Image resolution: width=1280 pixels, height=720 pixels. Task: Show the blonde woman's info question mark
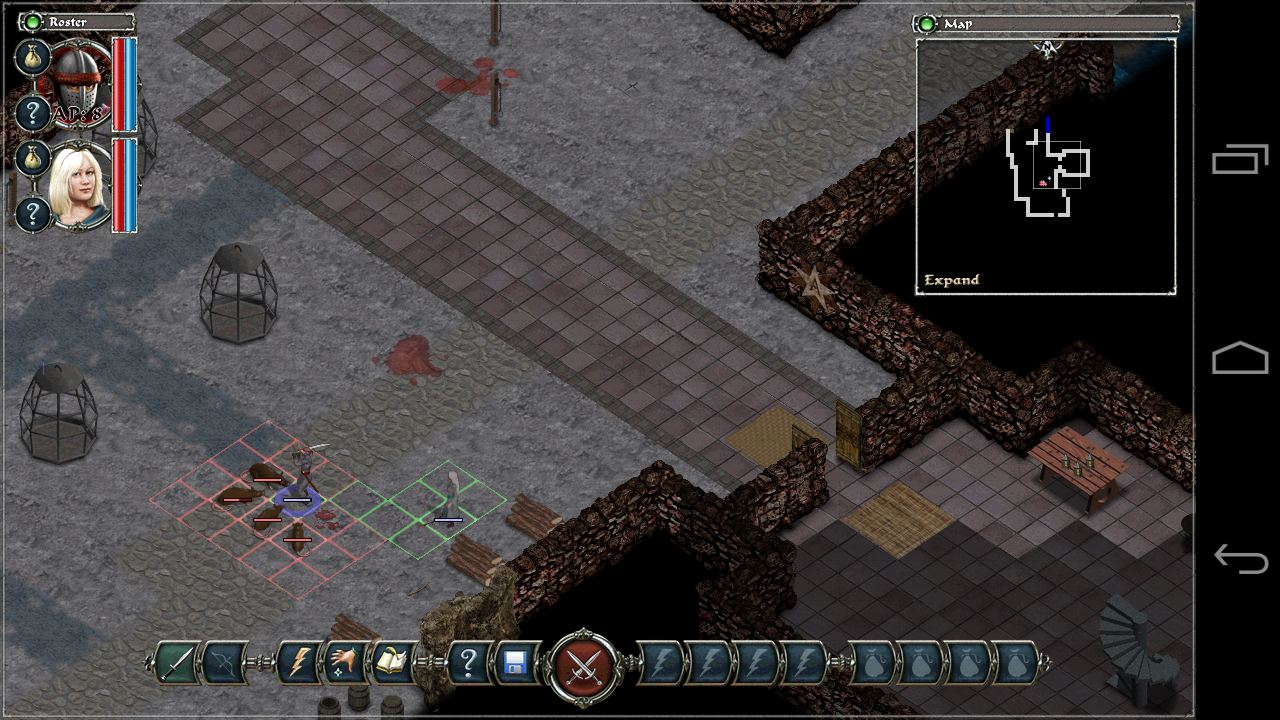(32, 214)
